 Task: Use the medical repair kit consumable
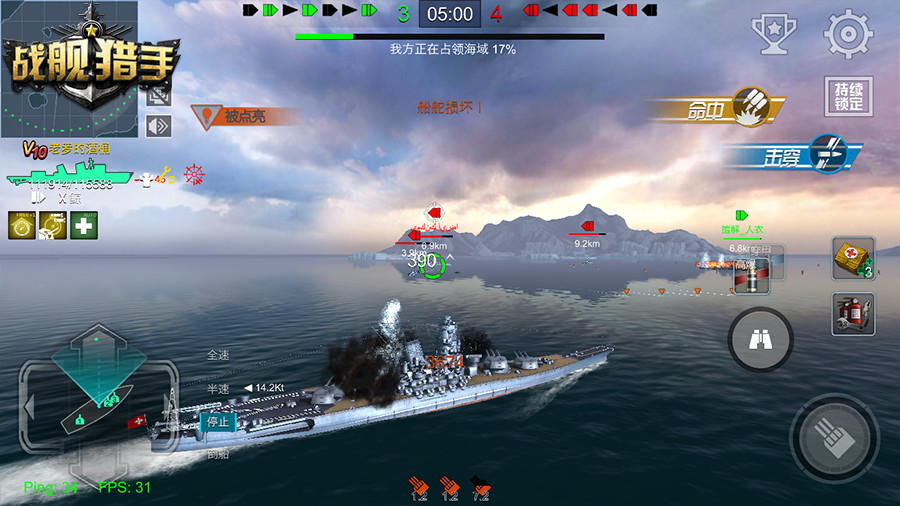point(853,259)
